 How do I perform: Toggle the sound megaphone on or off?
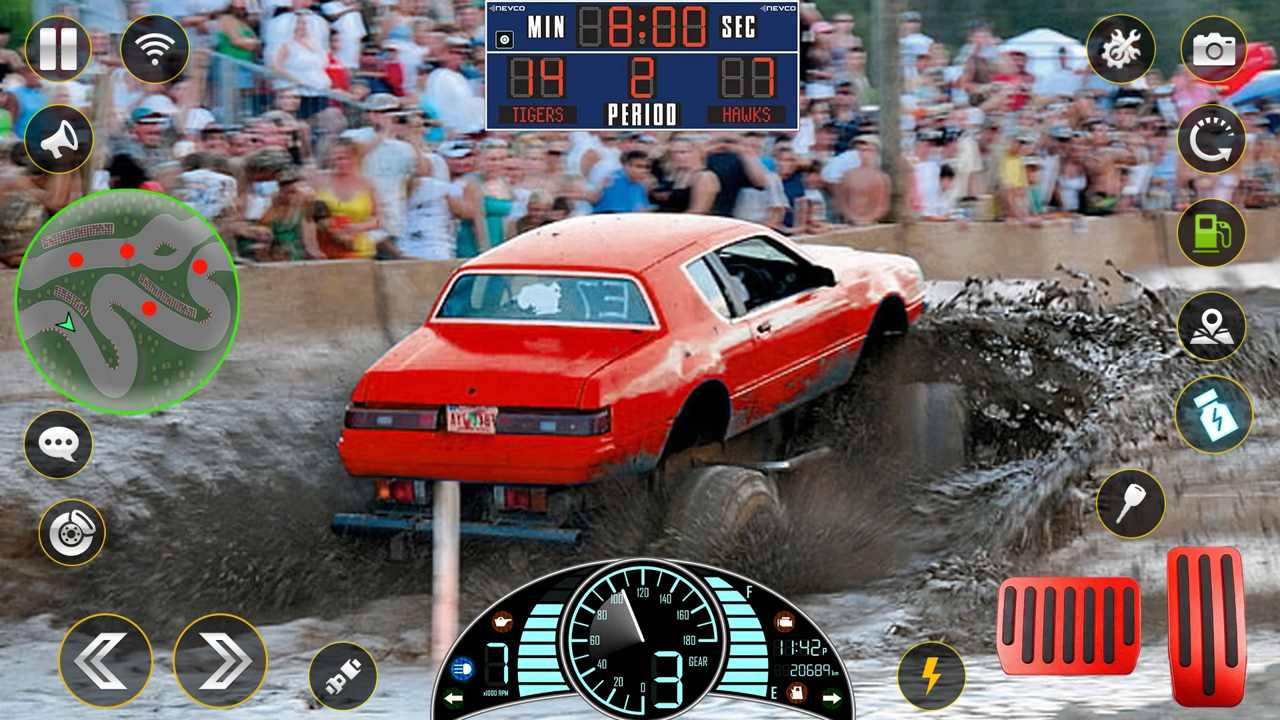(x=58, y=138)
